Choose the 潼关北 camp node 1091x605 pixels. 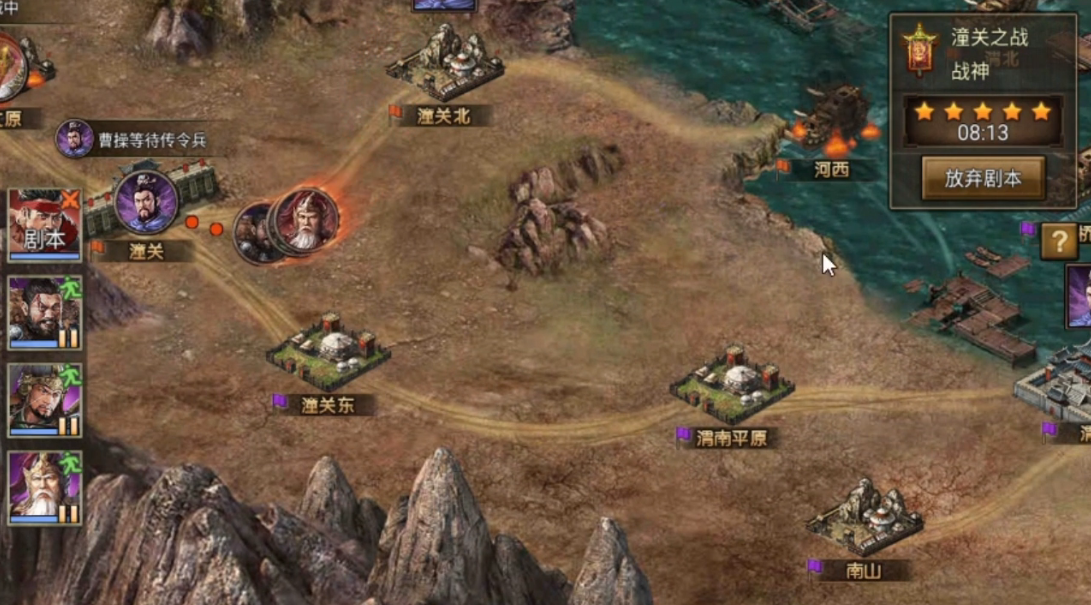(445, 66)
